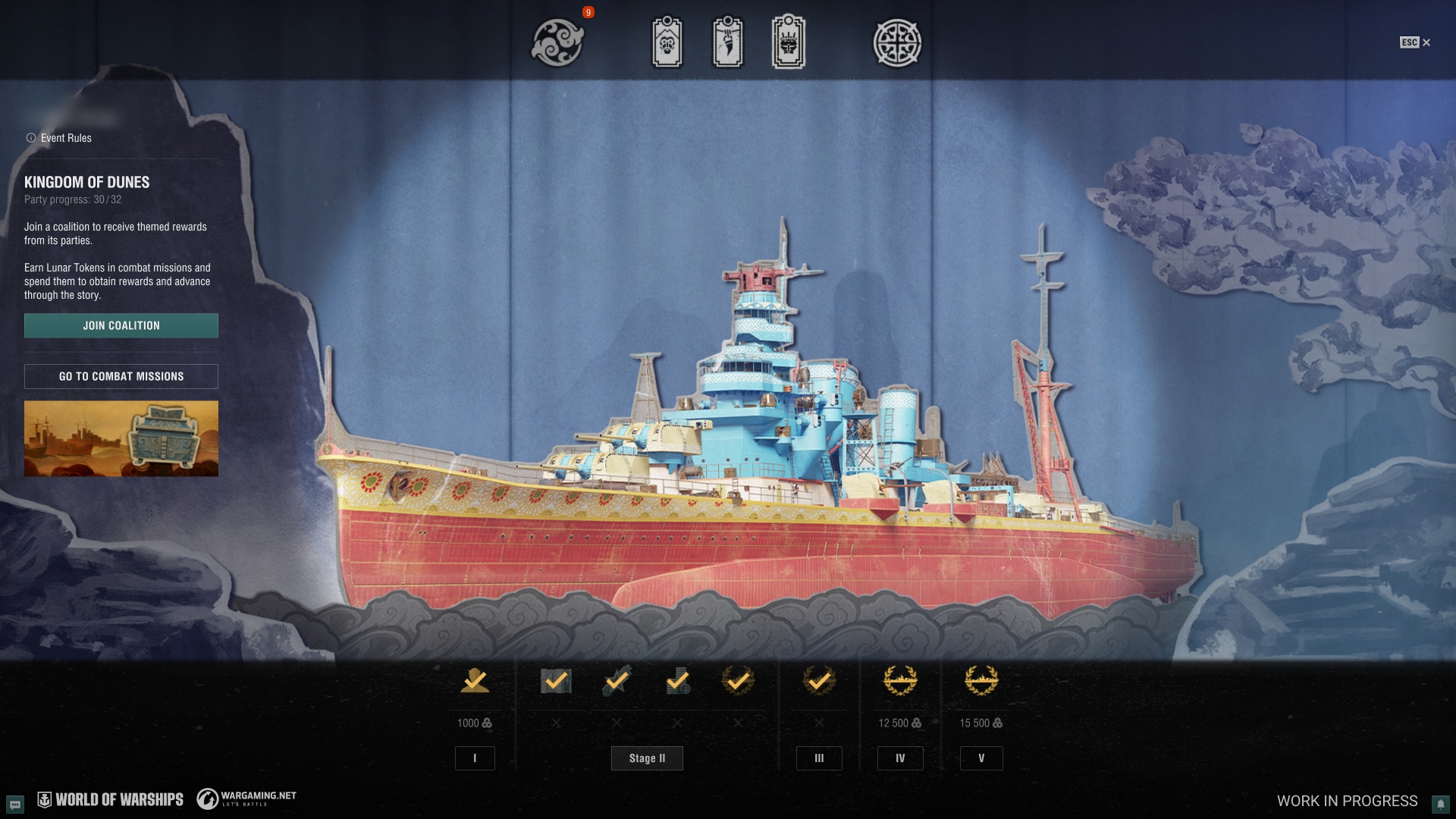Screen dimensions: 1456x819
Task: Select the swirling cloud emblem tab
Action: (x=557, y=42)
